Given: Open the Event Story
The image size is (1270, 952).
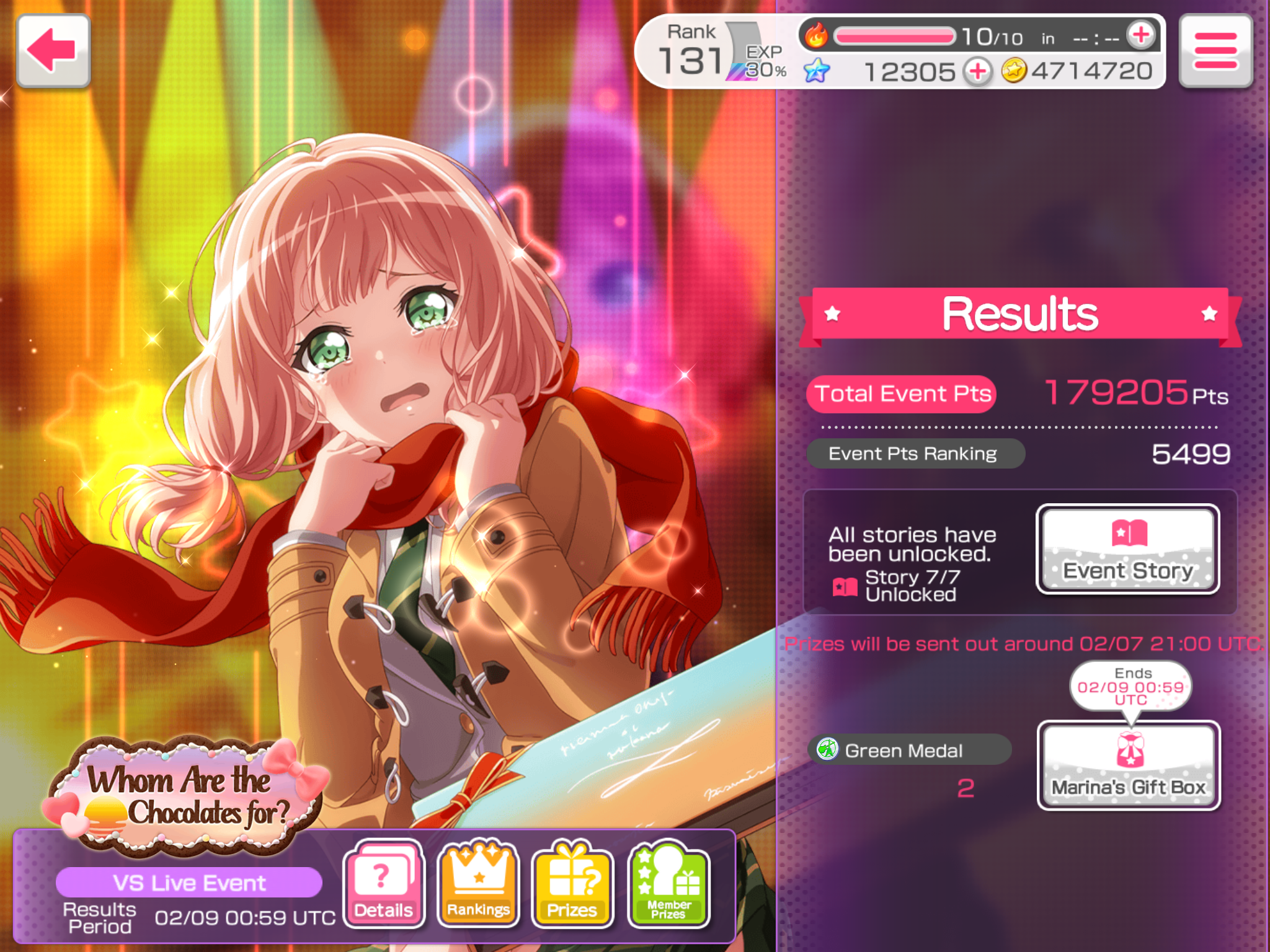Looking at the screenshot, I should (x=1128, y=549).
